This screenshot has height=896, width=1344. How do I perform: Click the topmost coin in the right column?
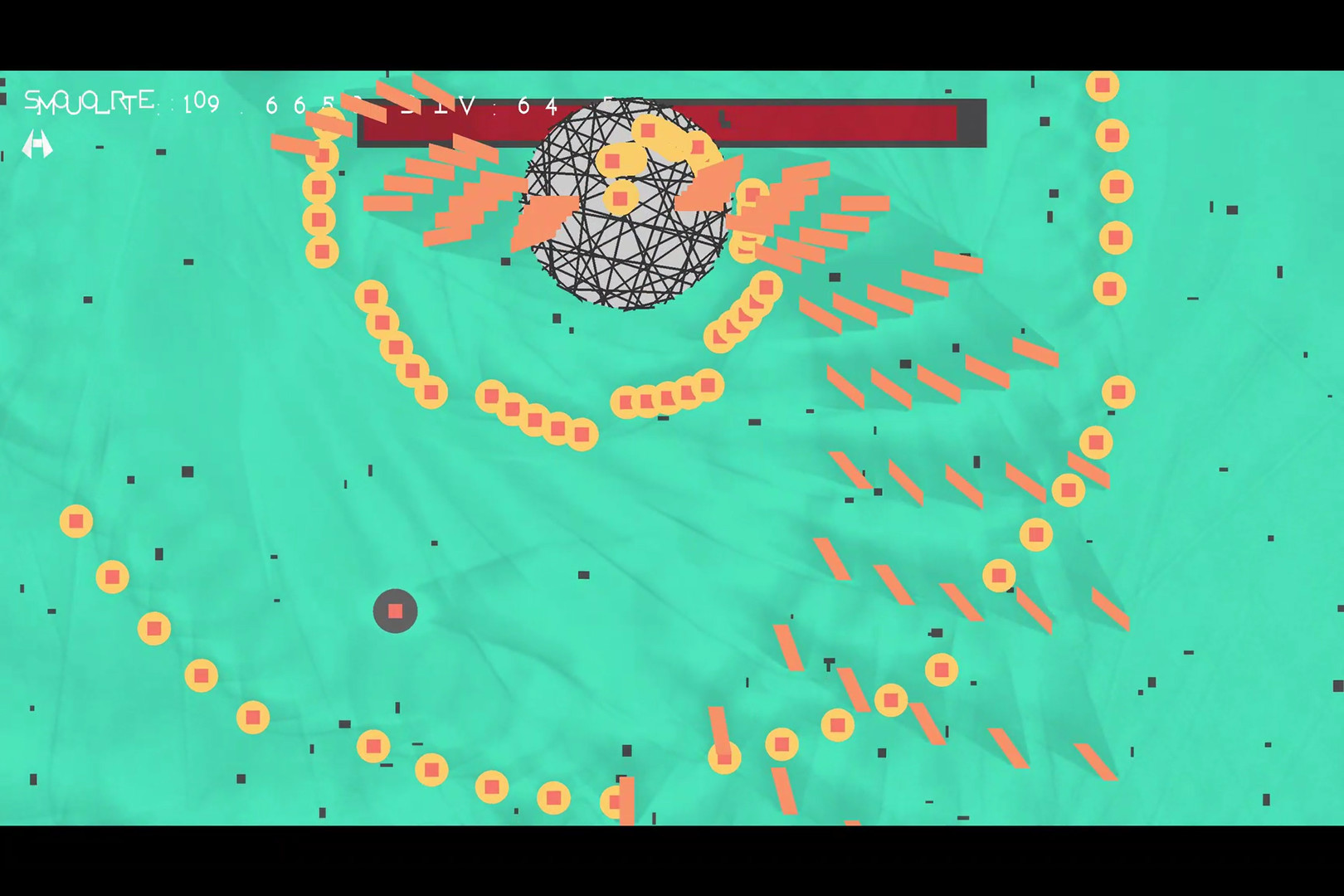1103,84
